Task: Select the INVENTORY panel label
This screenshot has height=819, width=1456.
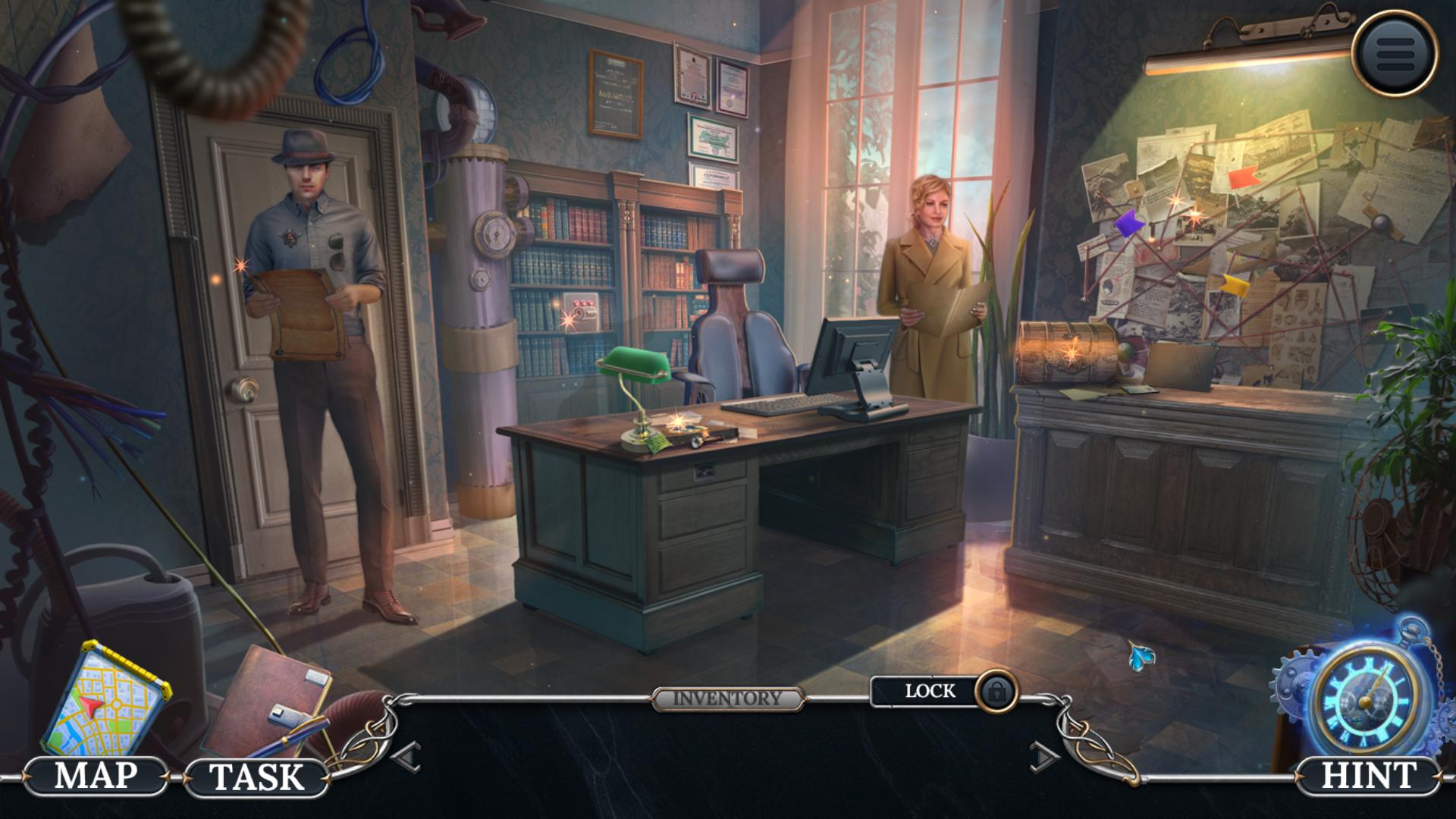Action: pyautogui.click(x=727, y=698)
